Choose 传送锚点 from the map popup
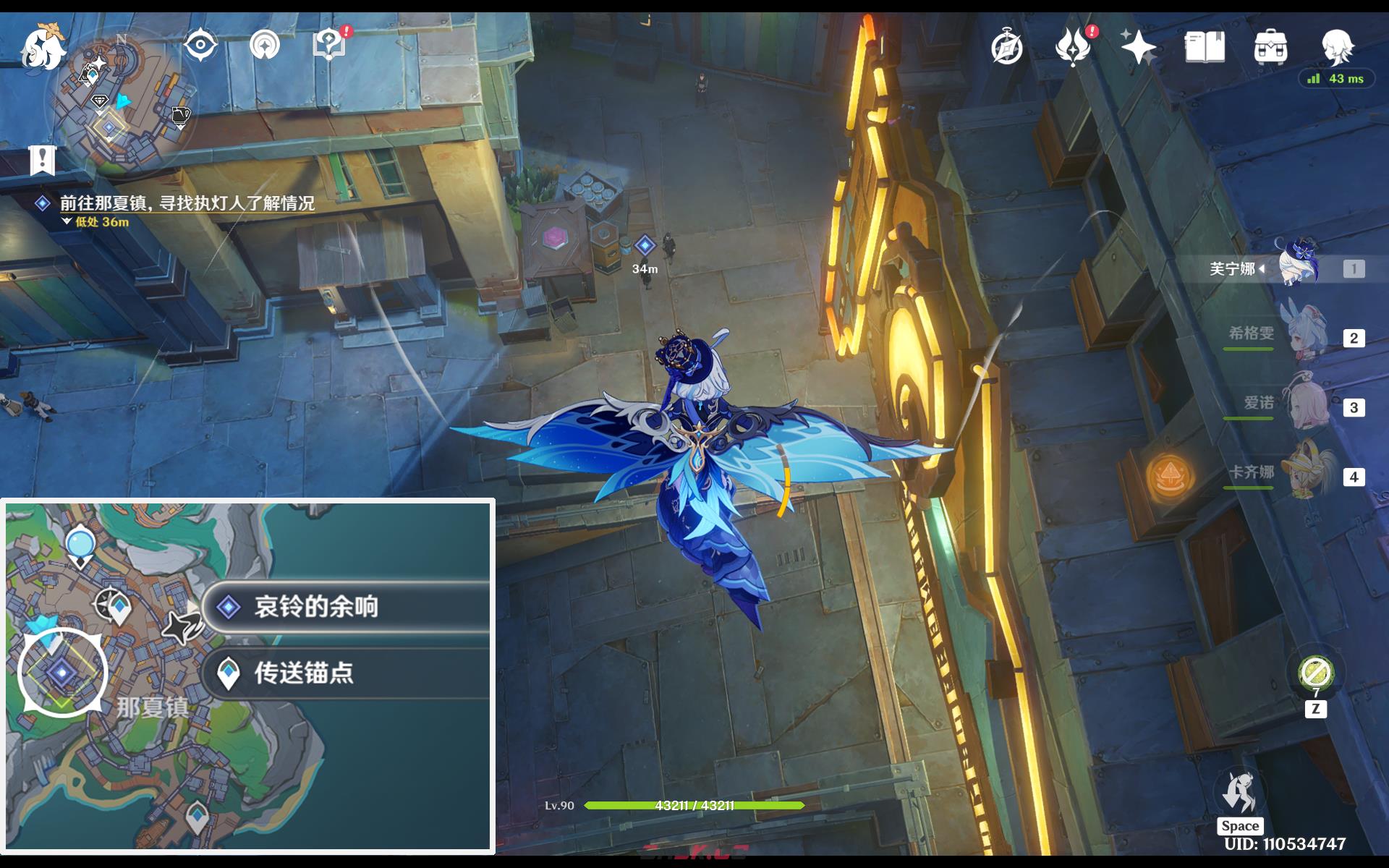The height and width of the screenshot is (868, 1389). (x=304, y=676)
